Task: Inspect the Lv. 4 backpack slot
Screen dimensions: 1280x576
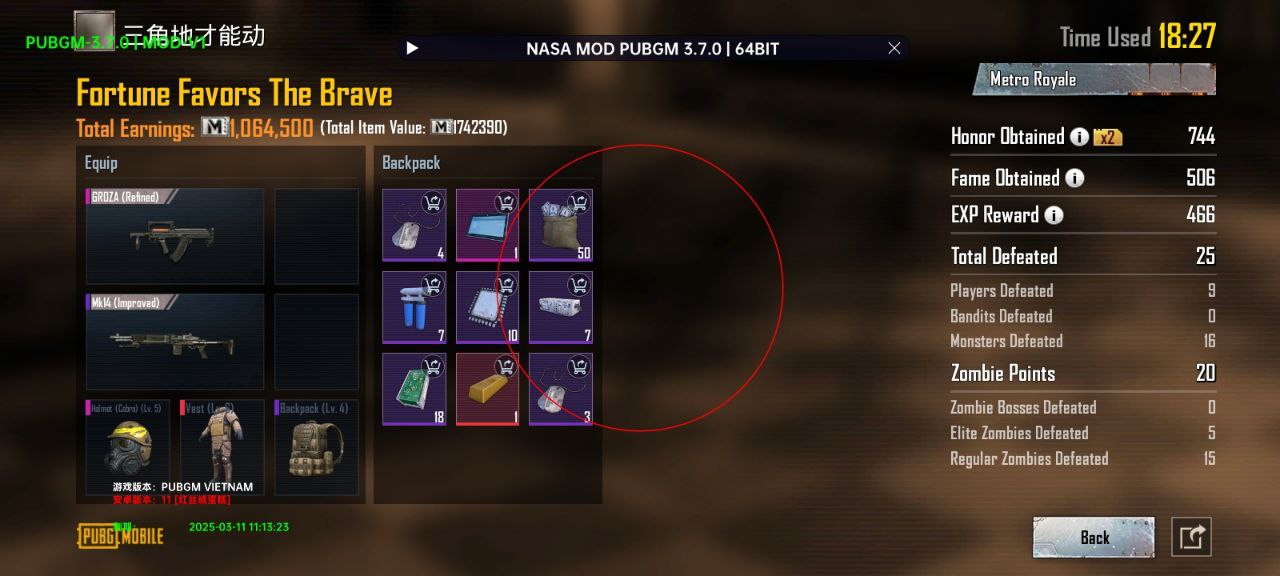Action: (x=314, y=447)
